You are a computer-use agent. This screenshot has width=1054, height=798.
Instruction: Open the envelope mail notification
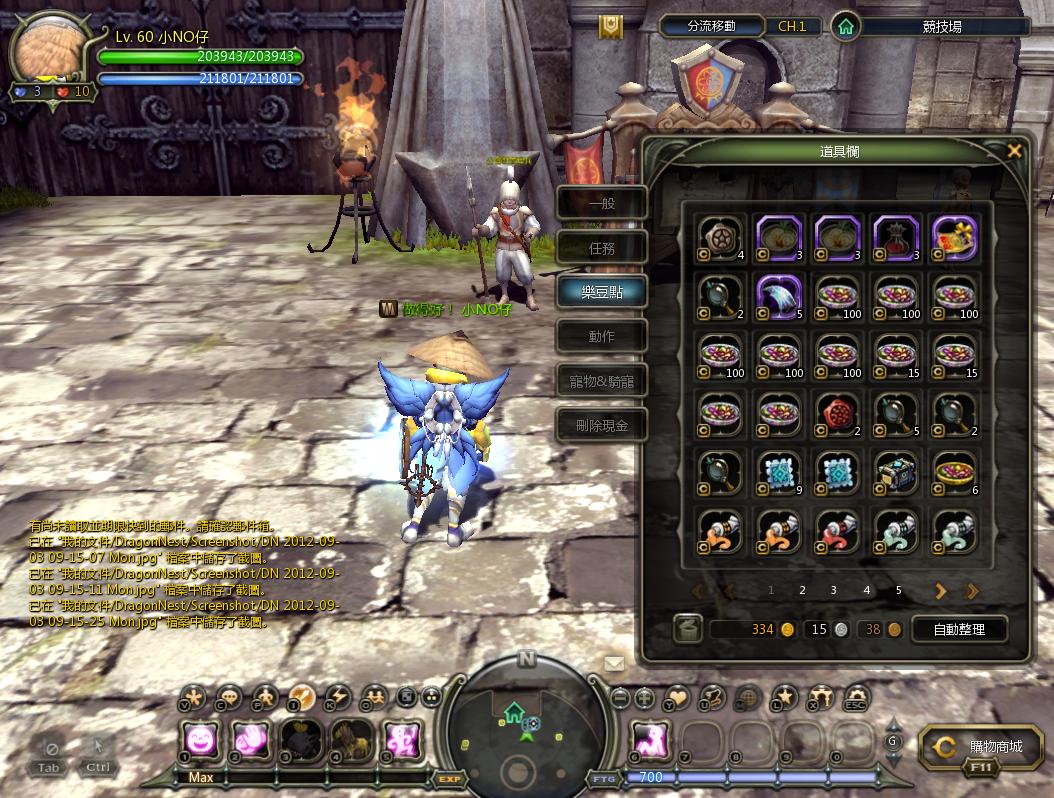[x=613, y=663]
